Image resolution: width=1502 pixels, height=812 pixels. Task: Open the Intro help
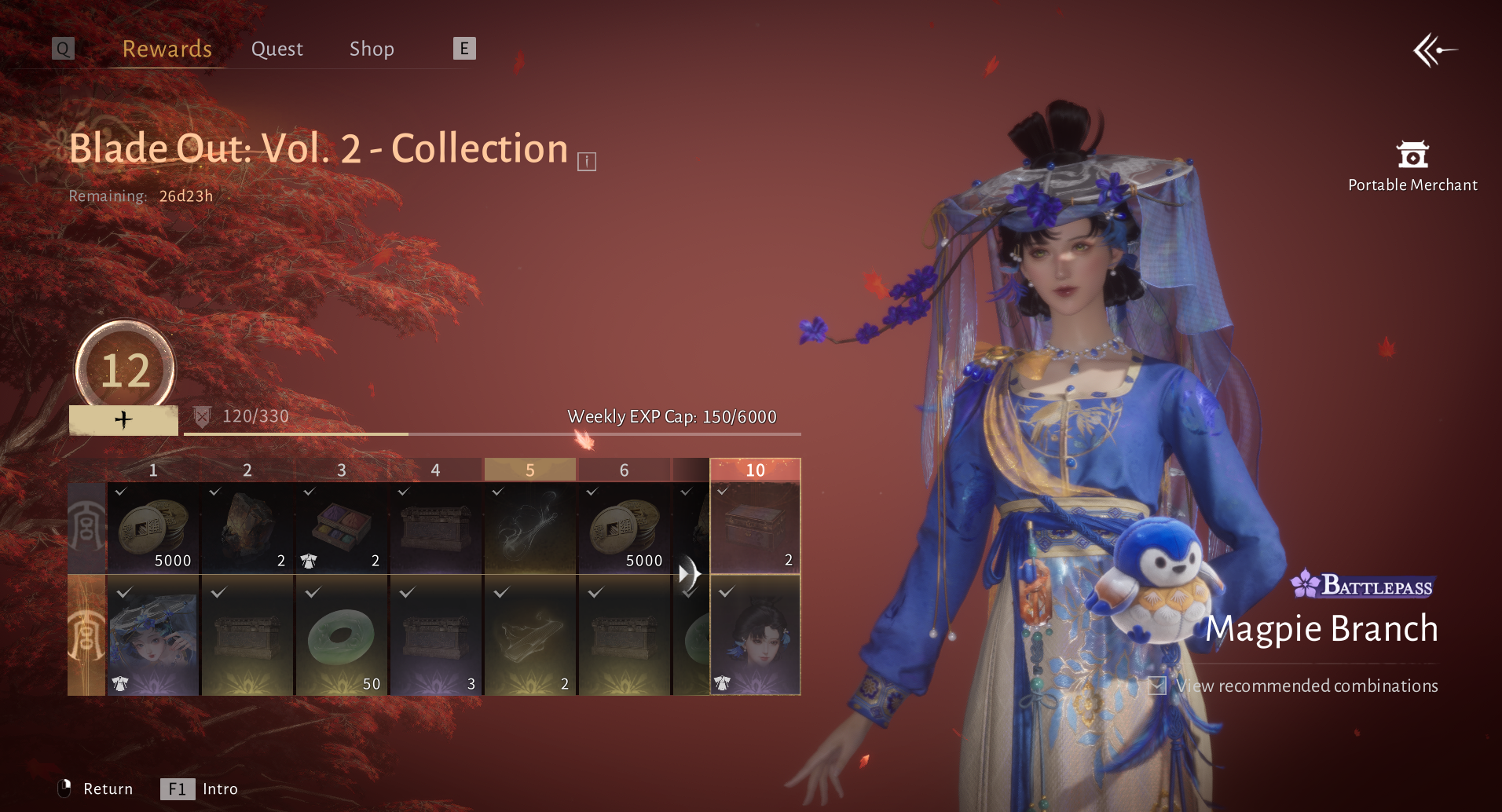(x=200, y=788)
